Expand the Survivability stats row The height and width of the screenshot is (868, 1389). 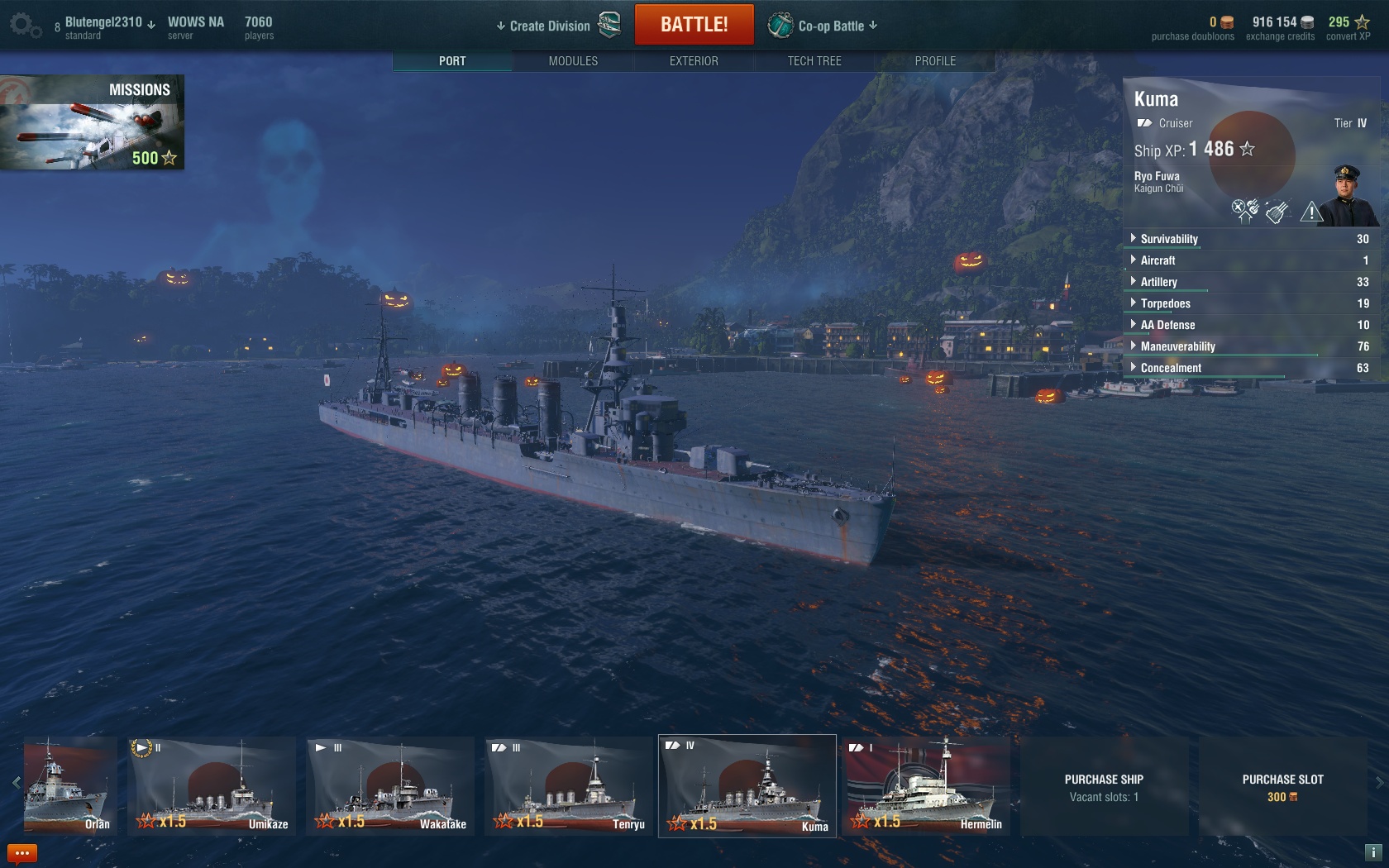pos(1168,239)
